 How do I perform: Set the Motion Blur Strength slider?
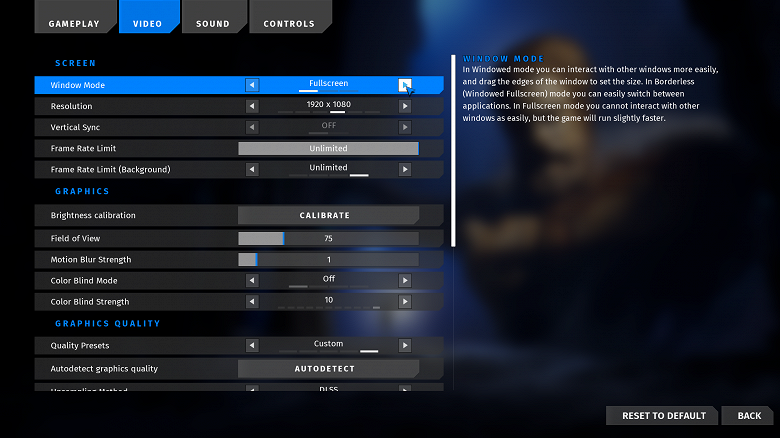pos(328,260)
